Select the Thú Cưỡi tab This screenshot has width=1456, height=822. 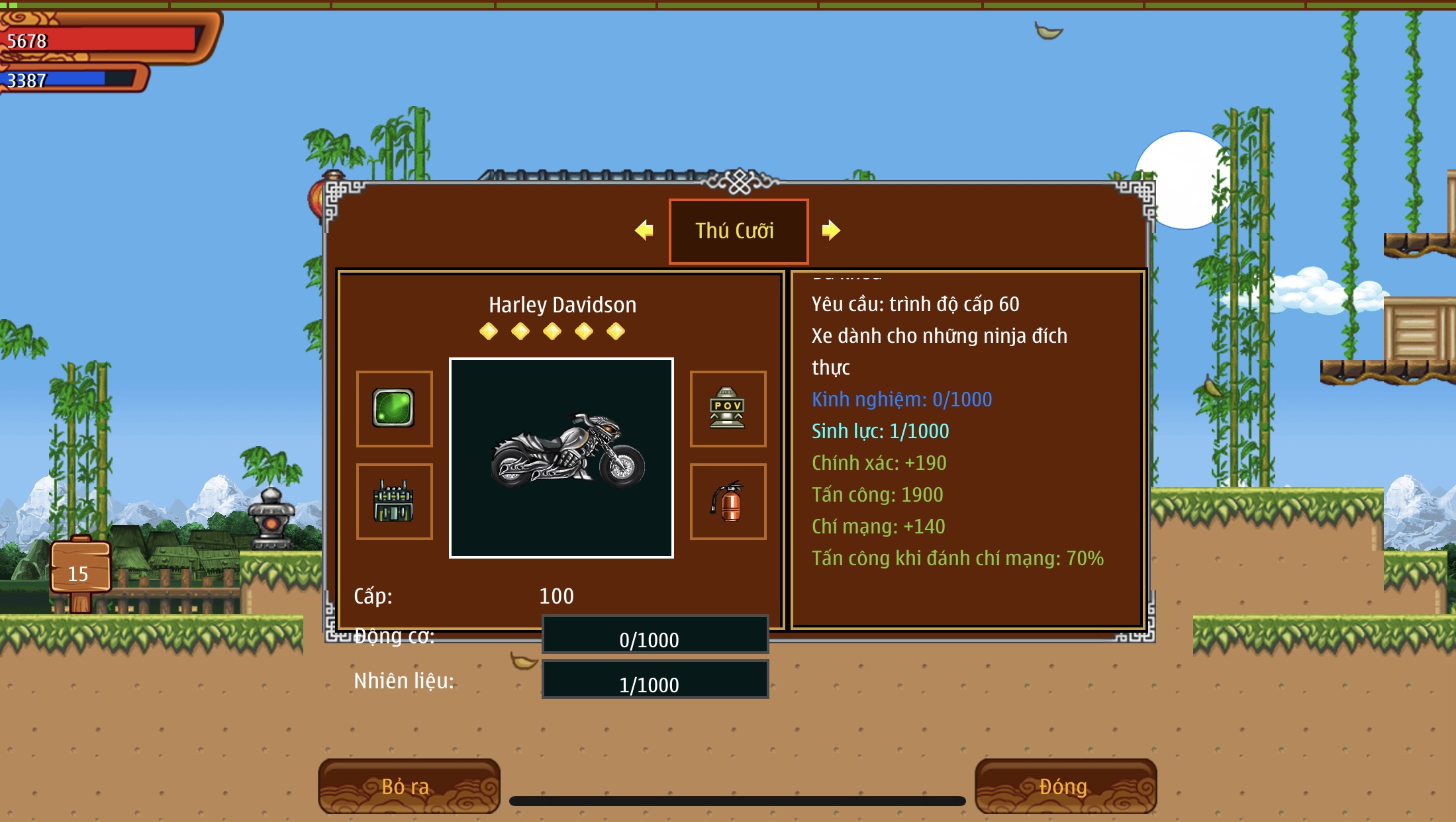(x=738, y=231)
